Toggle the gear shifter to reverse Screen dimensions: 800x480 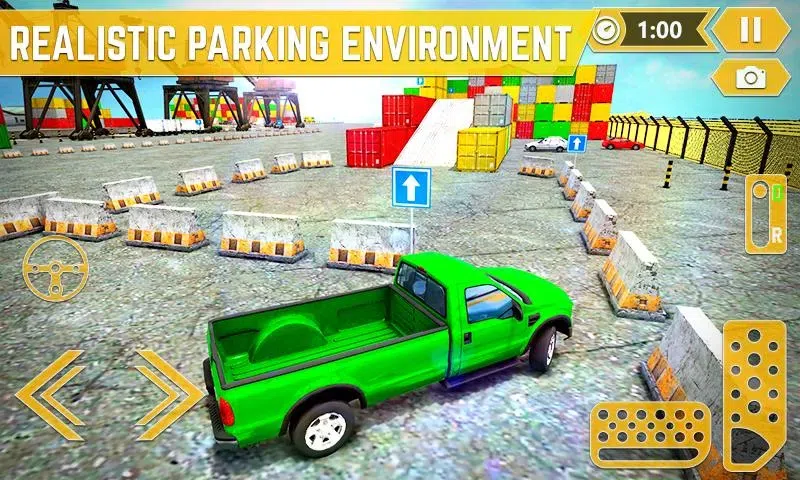coord(766,214)
